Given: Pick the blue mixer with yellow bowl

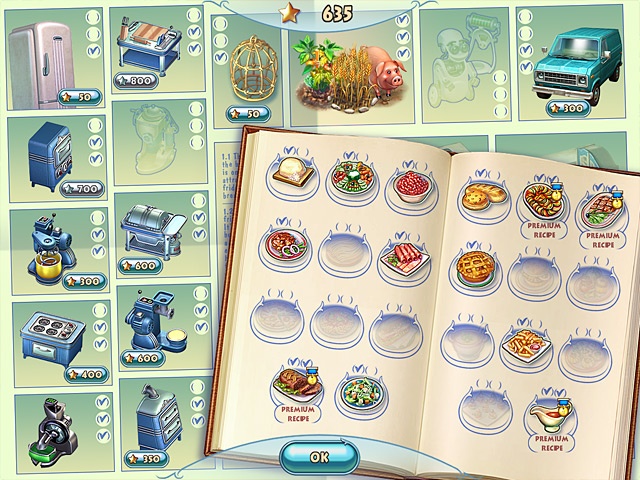Looking at the screenshot, I should tap(47, 243).
